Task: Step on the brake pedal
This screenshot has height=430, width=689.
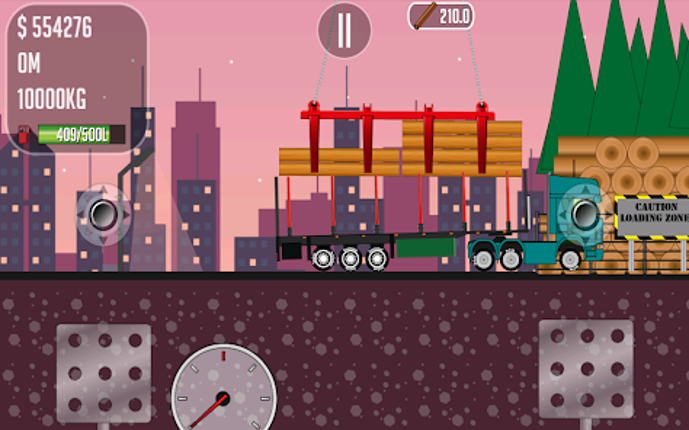Action: (103, 370)
